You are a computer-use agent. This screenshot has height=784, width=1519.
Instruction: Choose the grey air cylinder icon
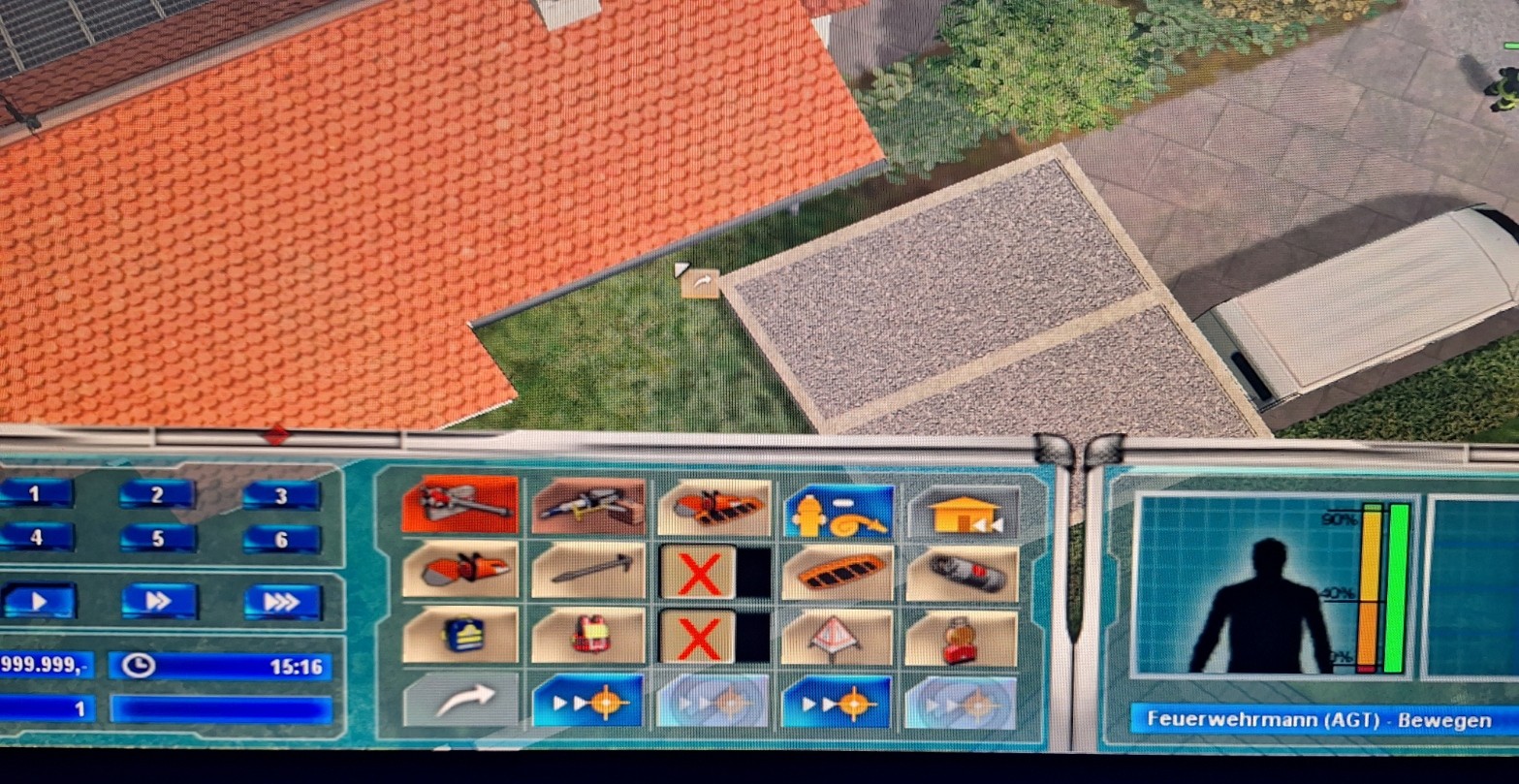(963, 574)
